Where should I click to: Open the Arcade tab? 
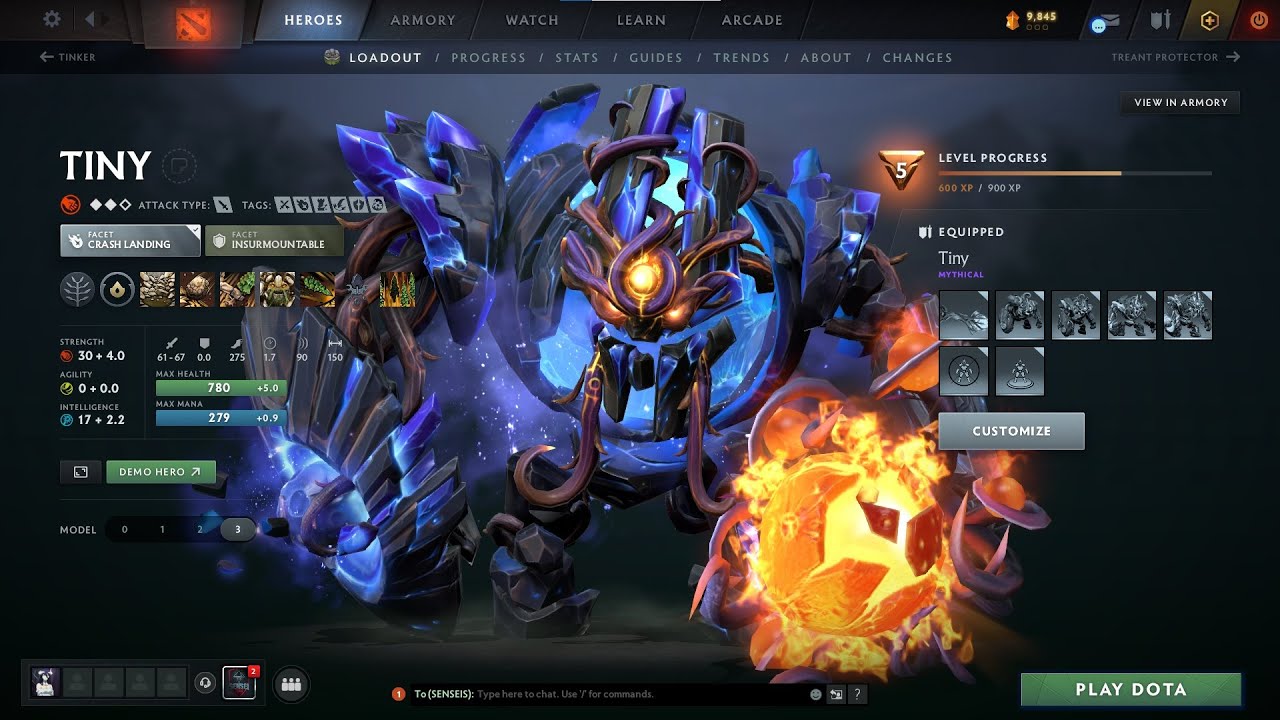point(752,20)
